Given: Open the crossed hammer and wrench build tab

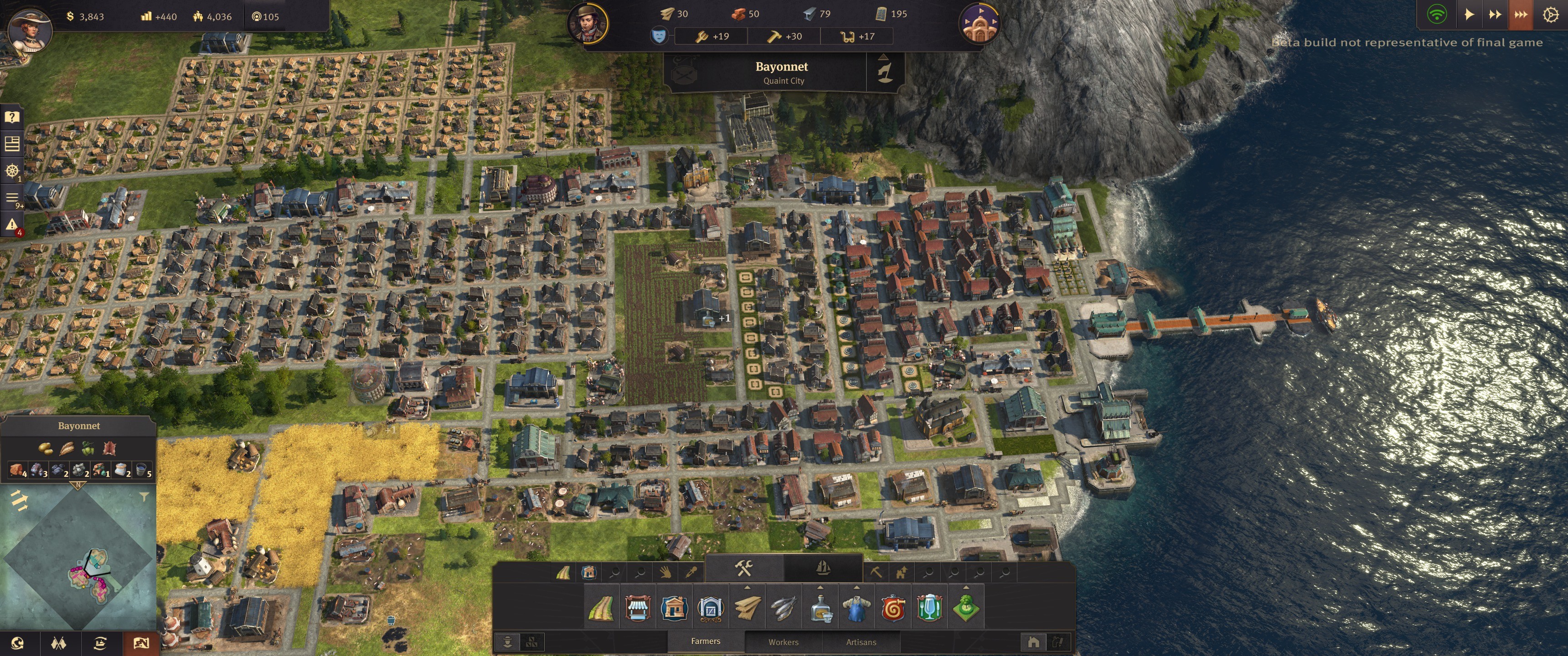Looking at the screenshot, I should pyautogui.click(x=744, y=569).
